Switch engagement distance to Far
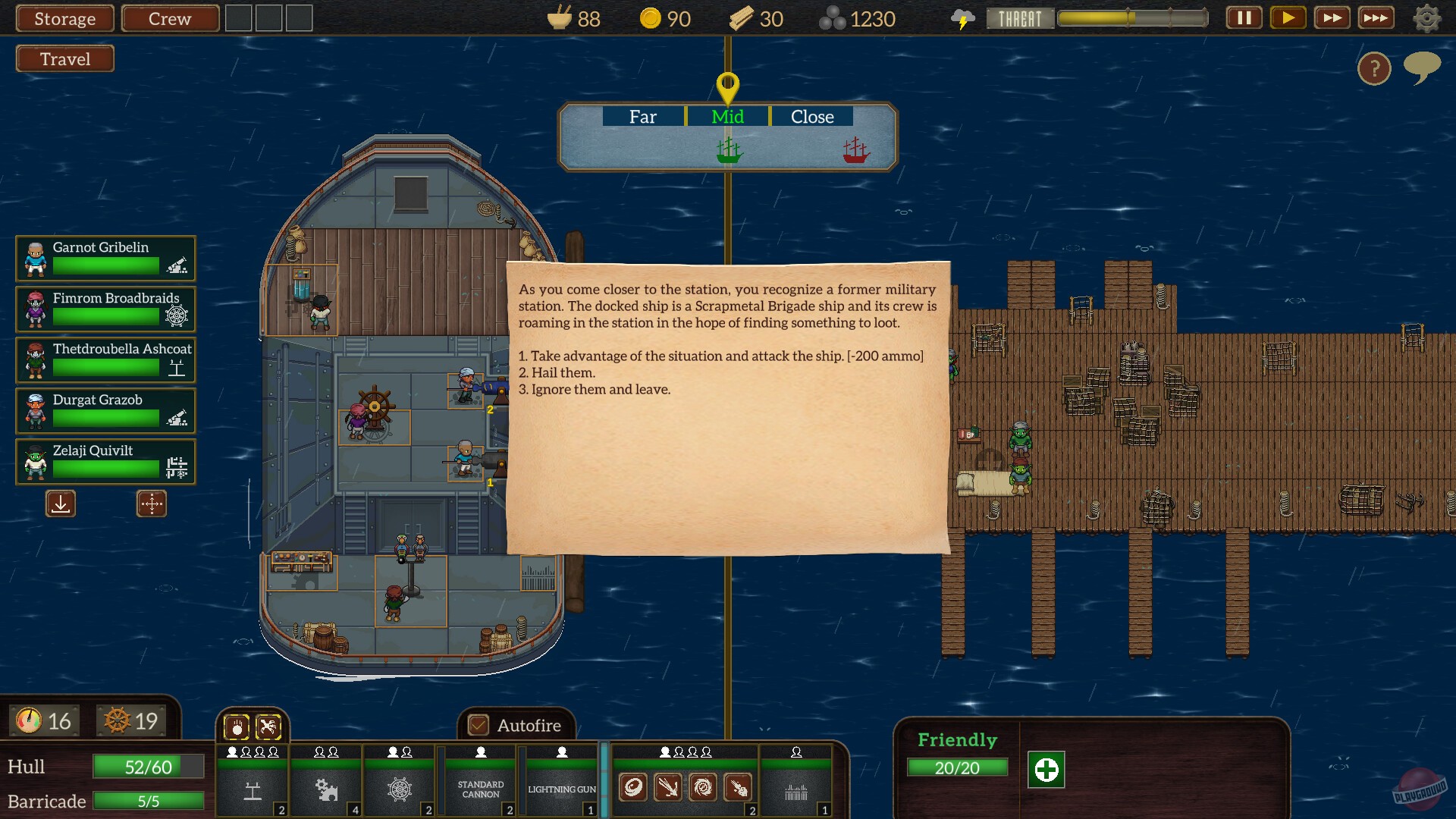1456x819 pixels. click(x=642, y=117)
